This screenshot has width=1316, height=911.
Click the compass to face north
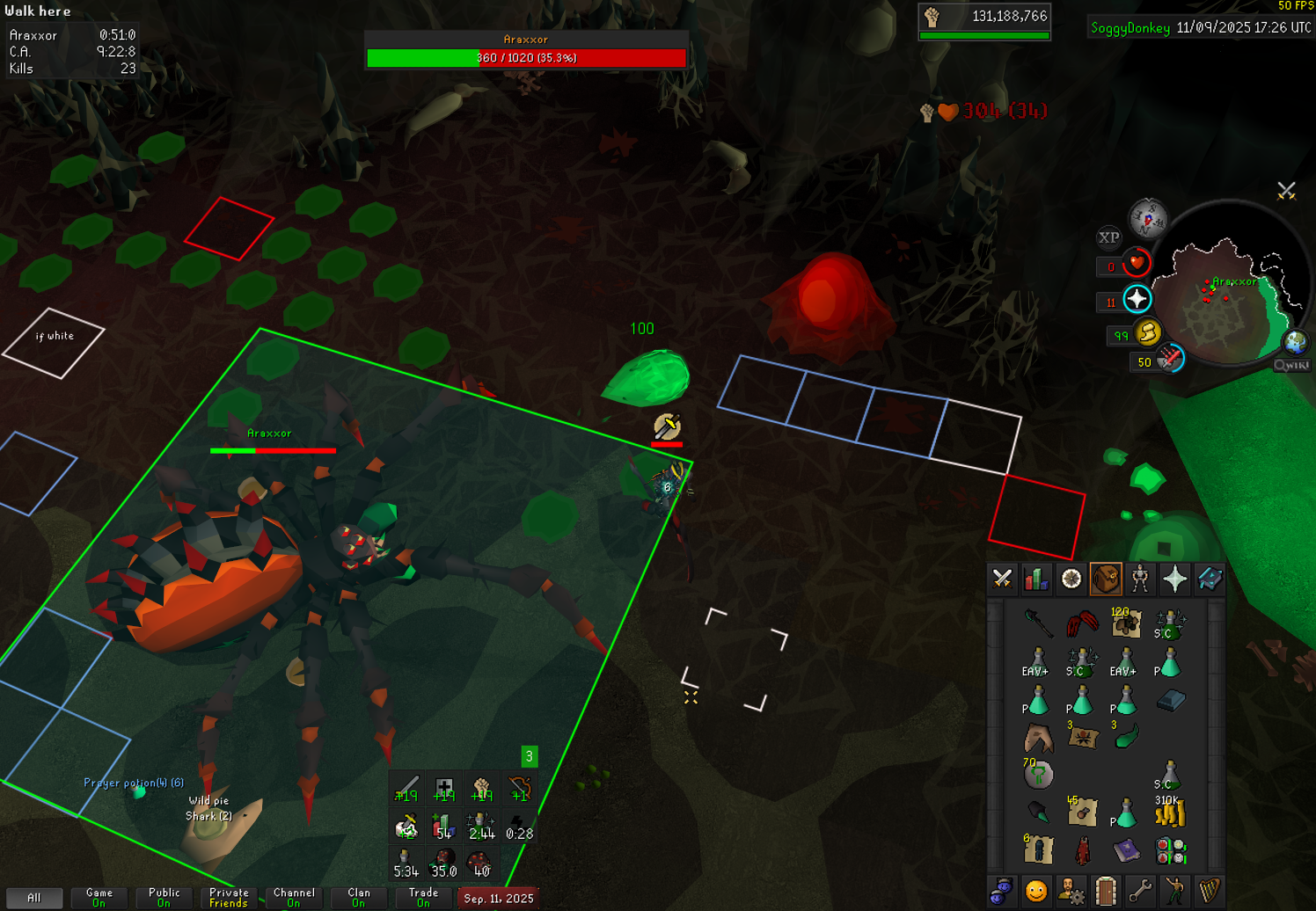[1148, 218]
